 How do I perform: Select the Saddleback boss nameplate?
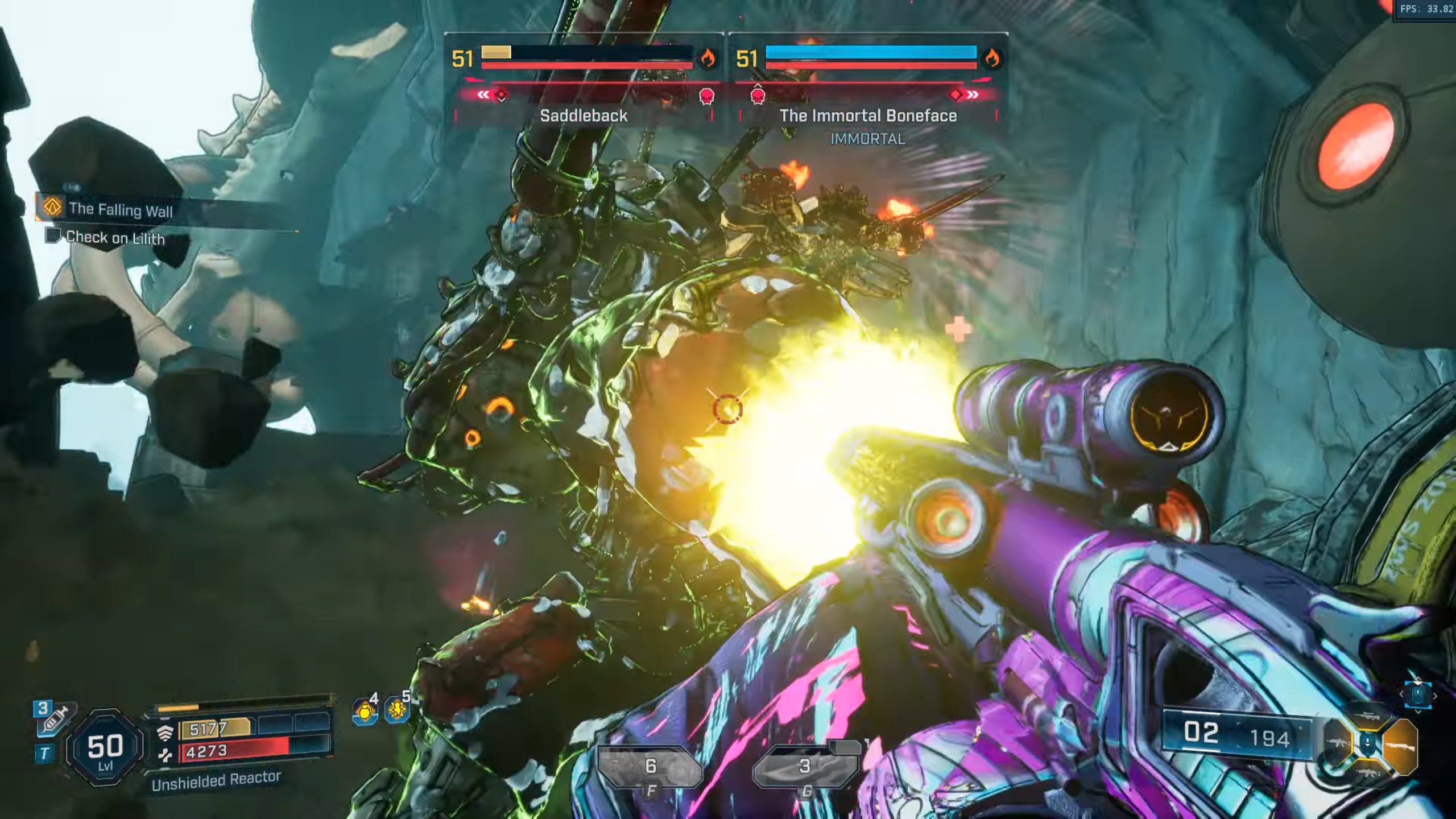coord(584,116)
